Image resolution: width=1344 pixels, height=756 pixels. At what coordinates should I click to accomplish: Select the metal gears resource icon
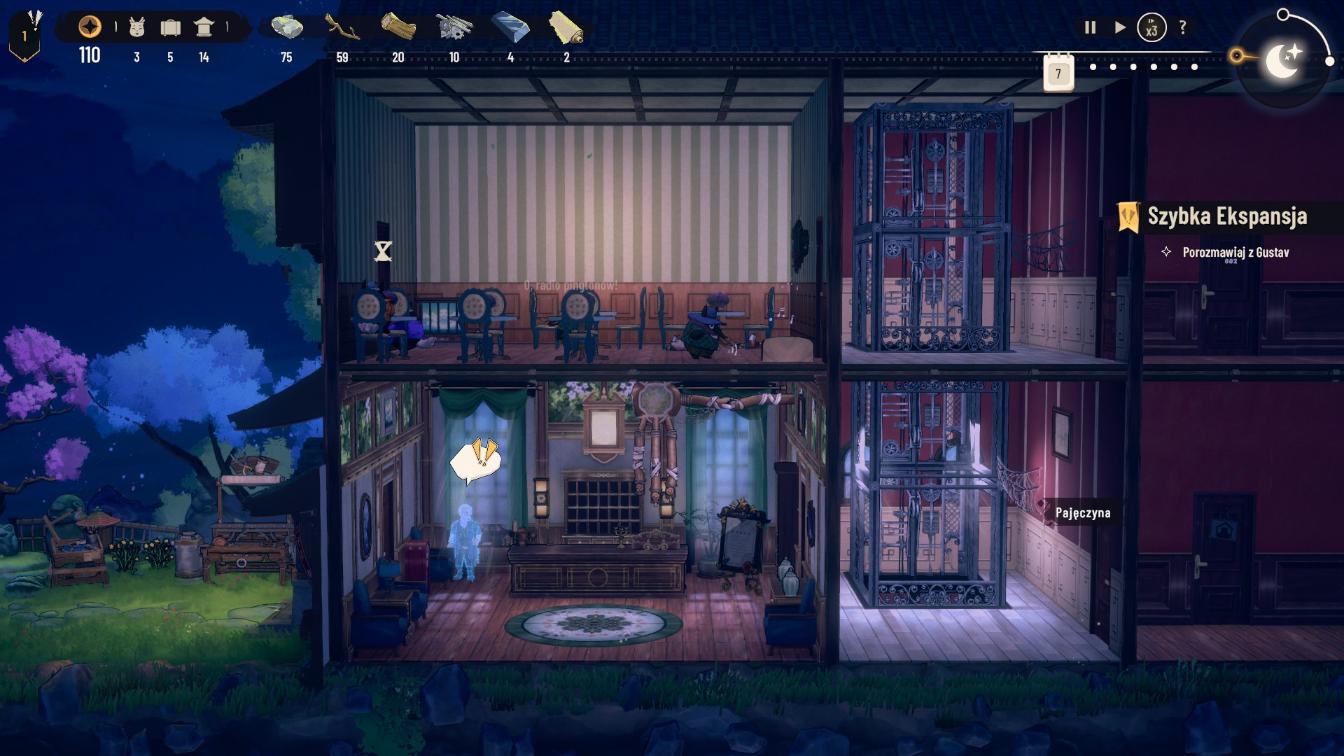[x=454, y=27]
